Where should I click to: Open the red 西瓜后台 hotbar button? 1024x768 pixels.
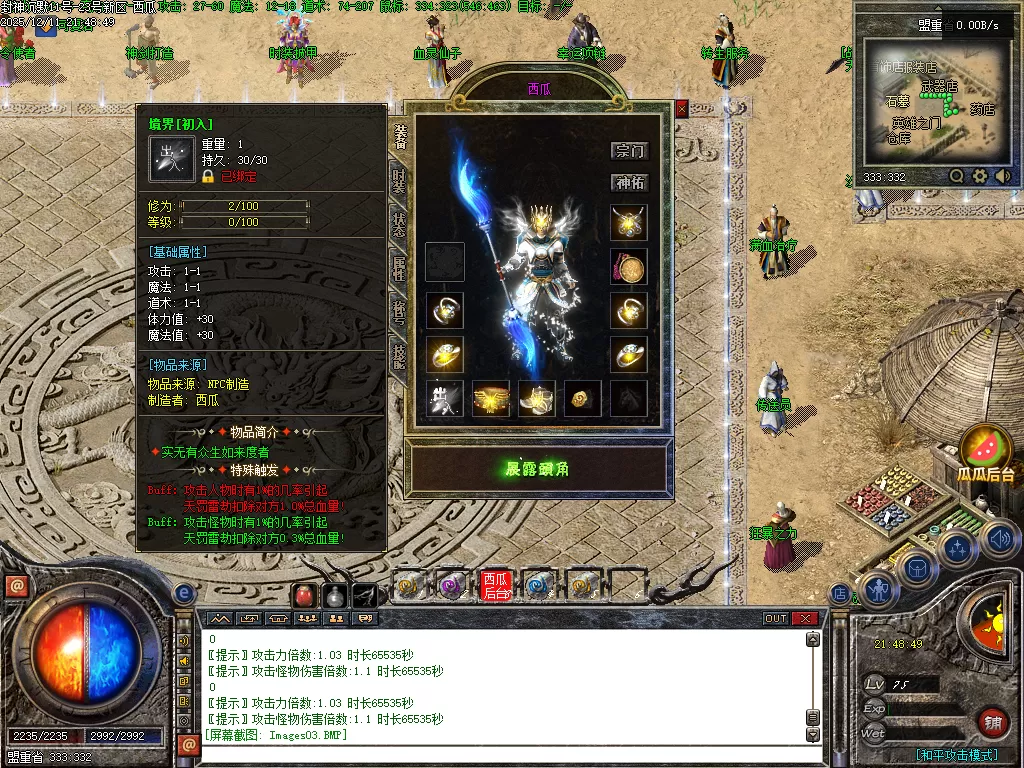pyautogui.click(x=496, y=585)
